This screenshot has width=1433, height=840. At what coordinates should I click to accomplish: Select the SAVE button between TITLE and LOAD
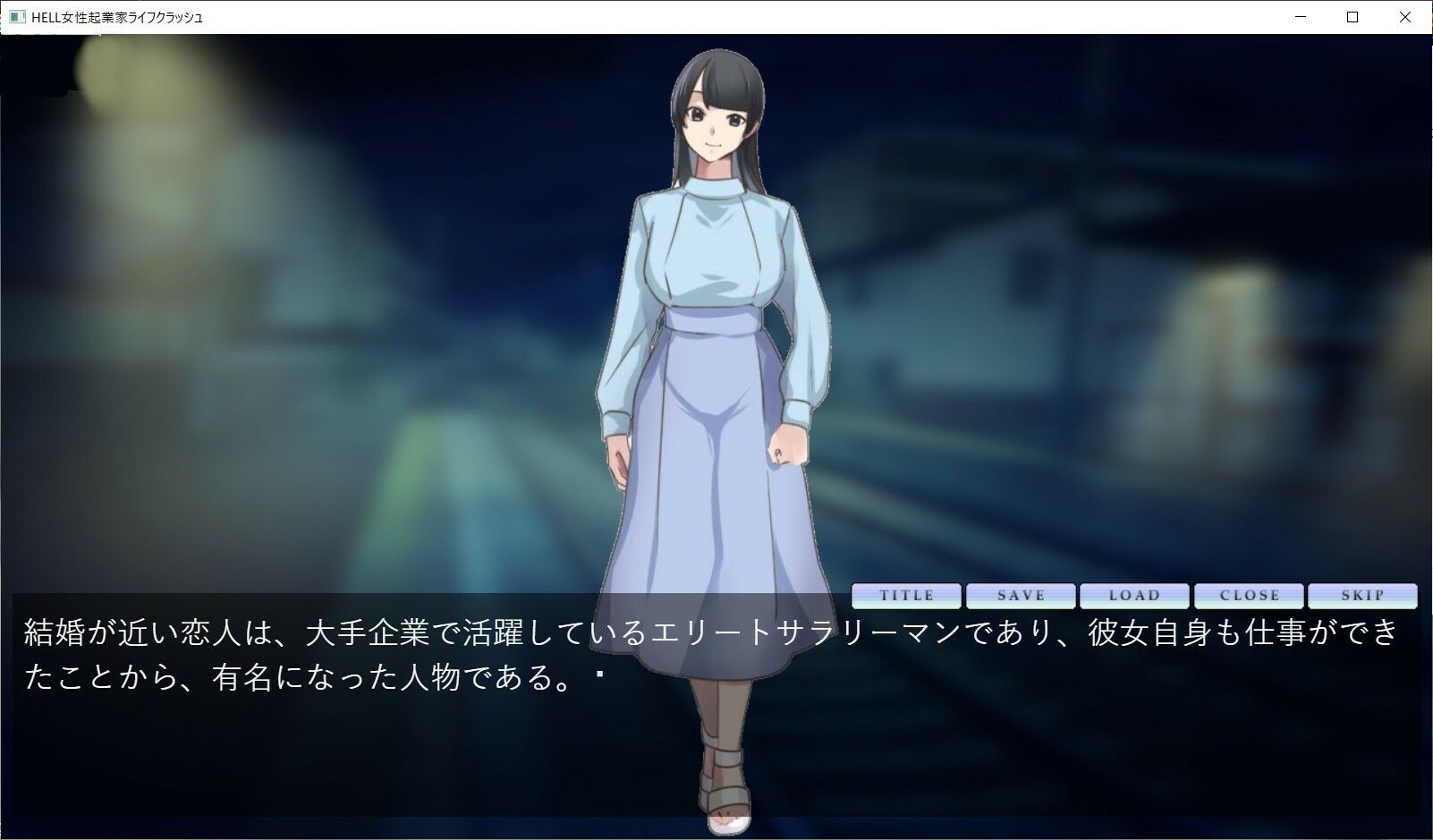tap(1022, 595)
